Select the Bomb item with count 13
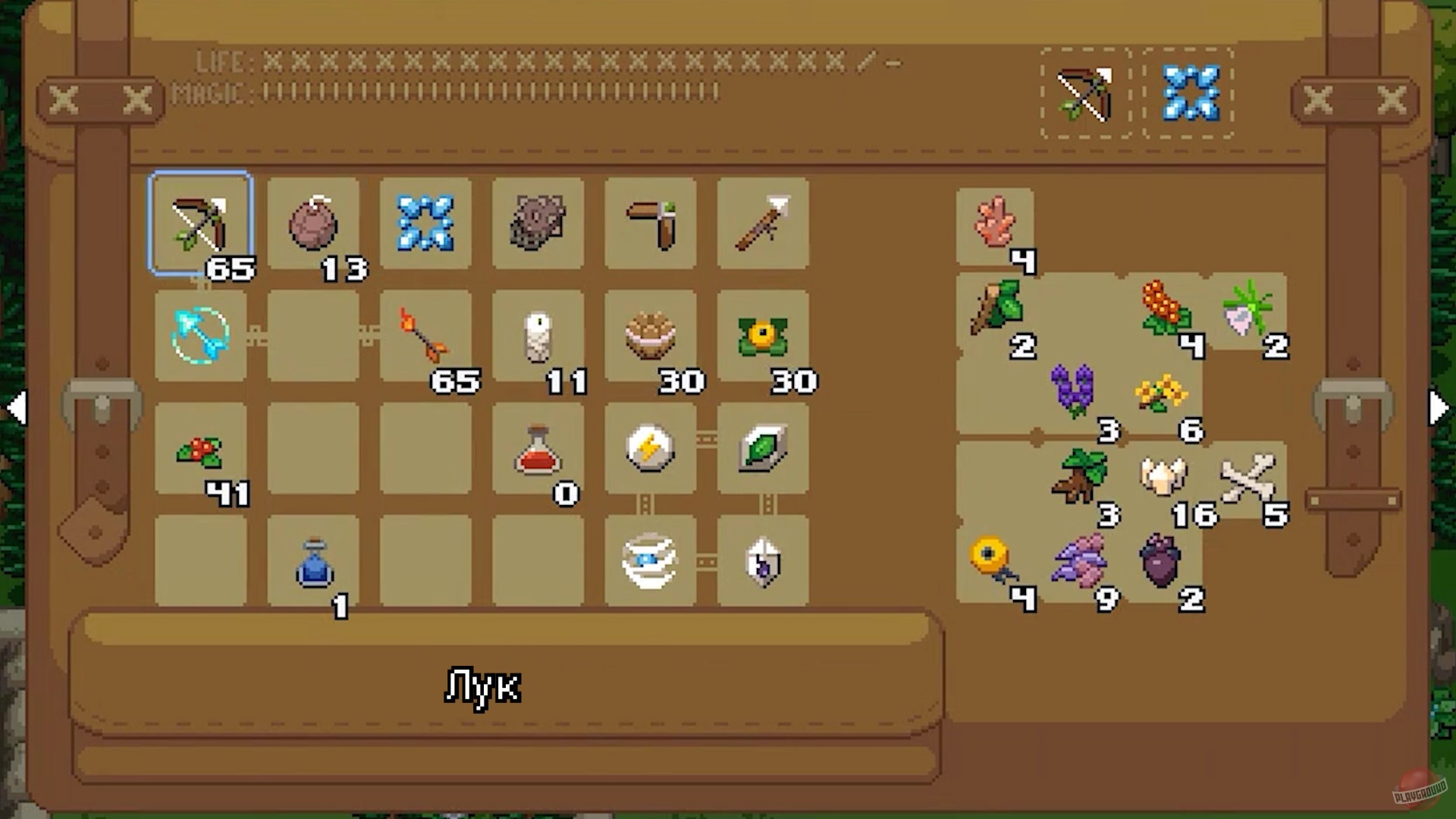The image size is (1456, 819). pyautogui.click(x=315, y=224)
